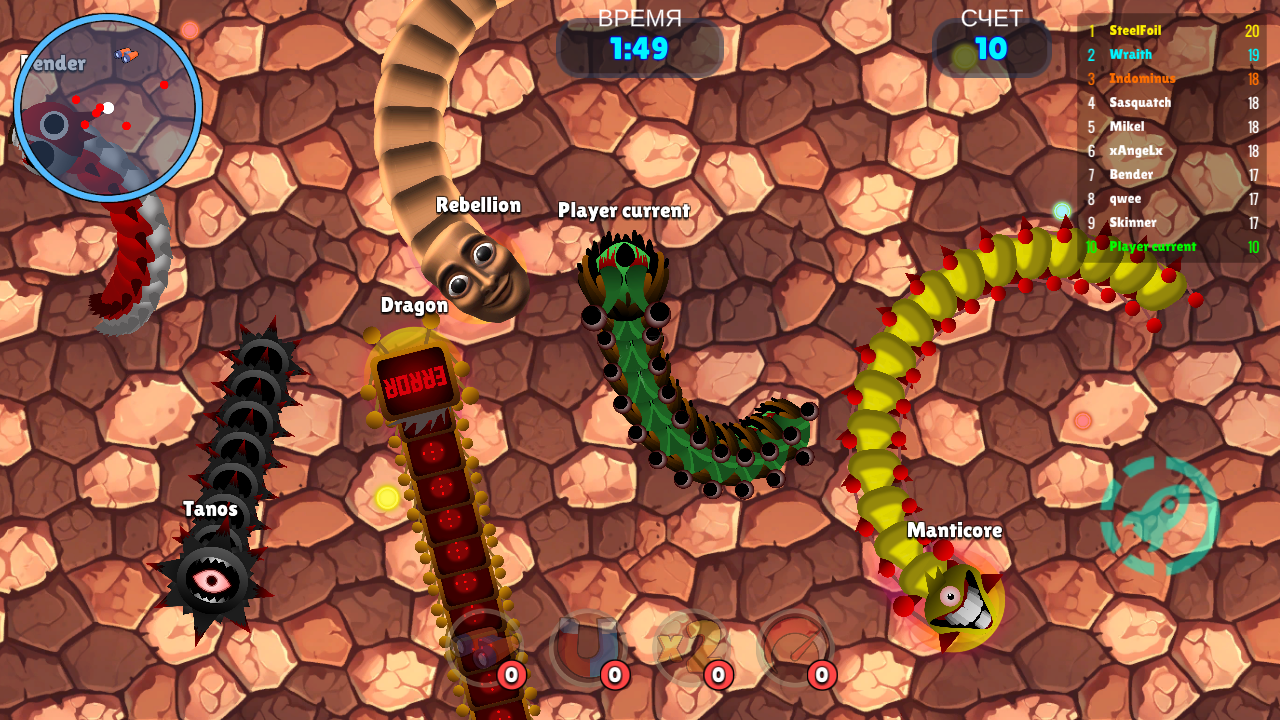Image resolution: width=1280 pixels, height=720 pixels.
Task: Click the small fish icon on the minimap
Action: click(x=126, y=57)
